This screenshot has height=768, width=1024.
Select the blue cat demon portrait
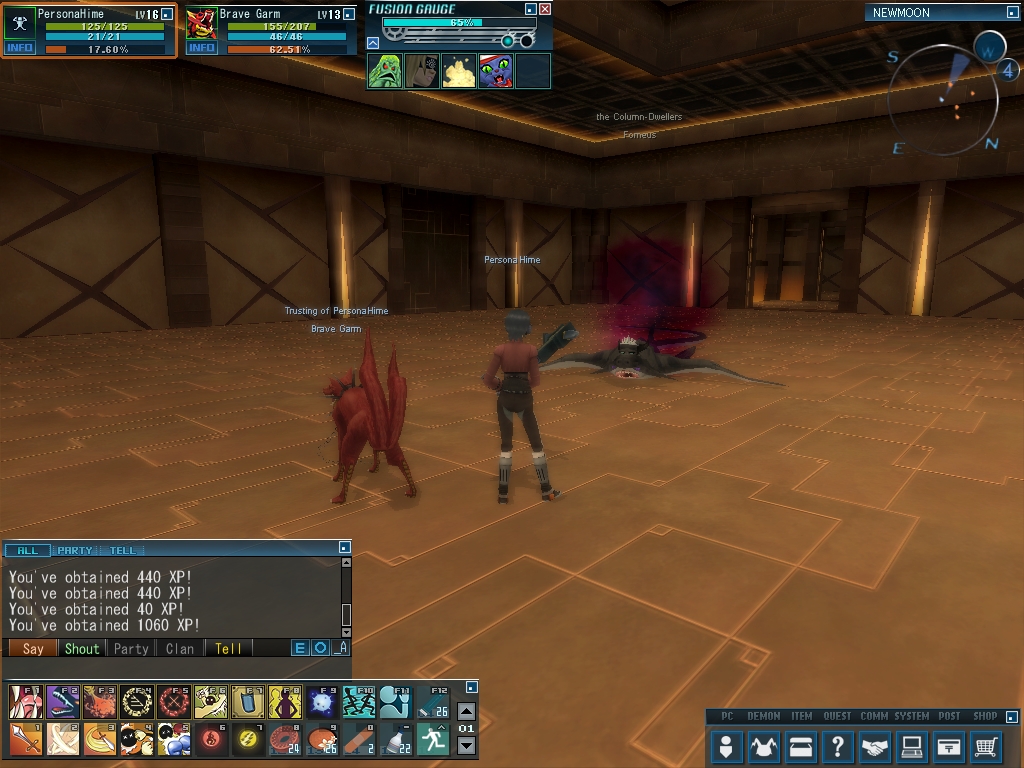(x=495, y=71)
